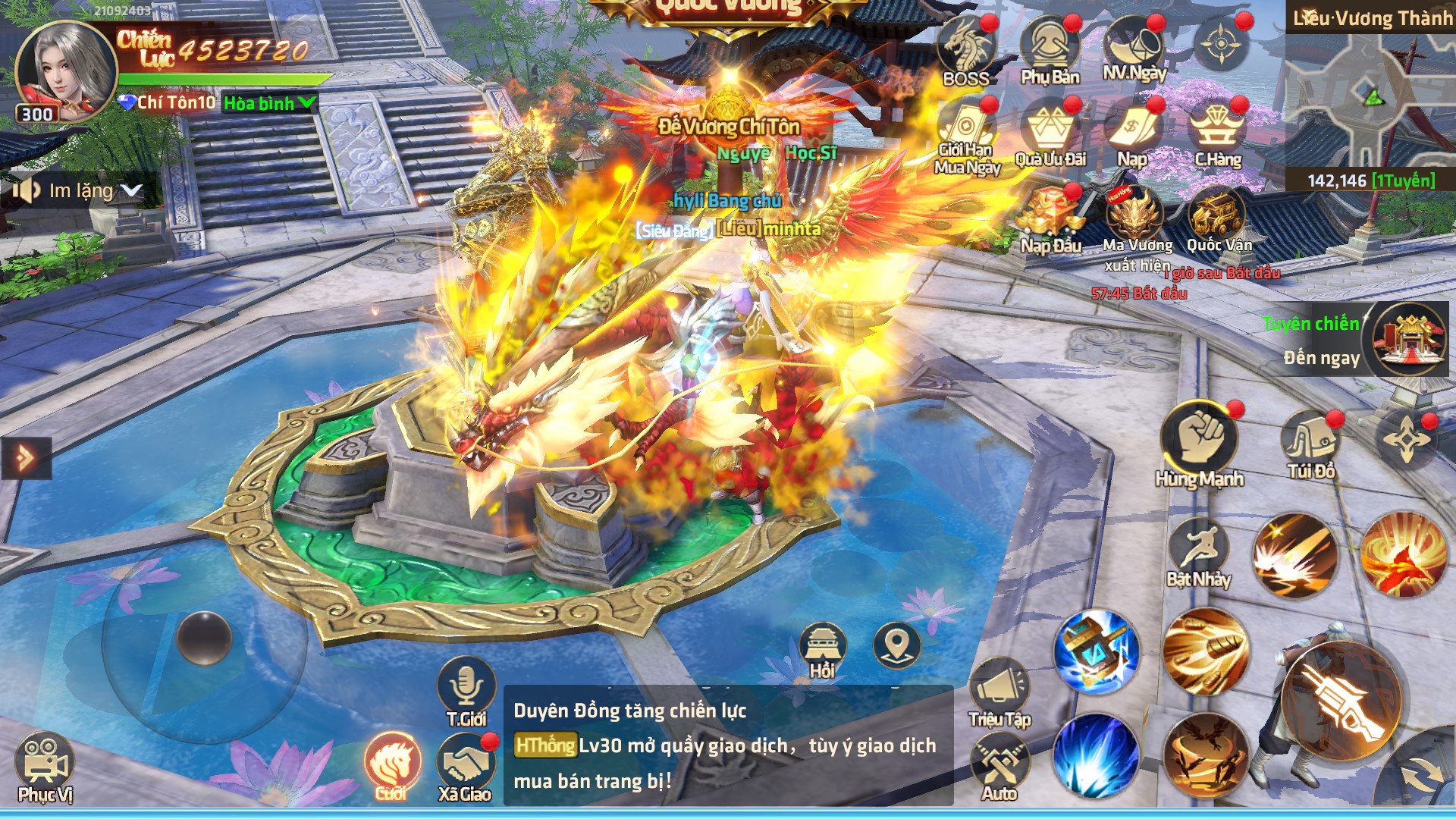This screenshot has height=819, width=1456.
Task: Open the Hùng Mạnh power-up menu
Action: (x=1199, y=440)
